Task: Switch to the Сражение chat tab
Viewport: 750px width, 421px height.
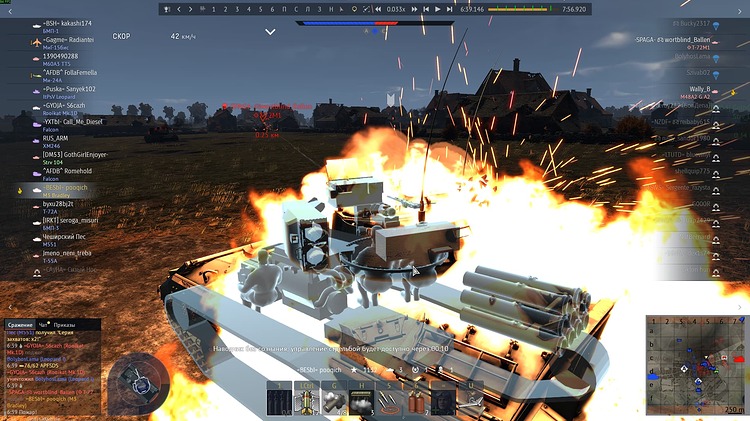Action: [x=20, y=325]
